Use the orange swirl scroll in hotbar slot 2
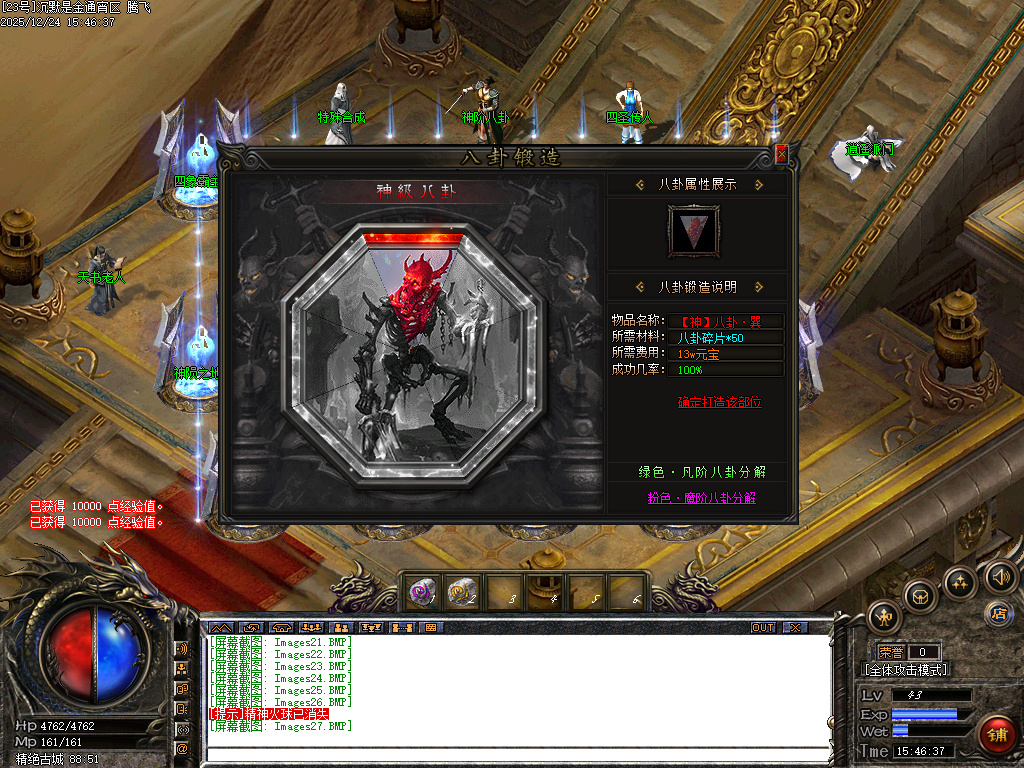 [462, 593]
